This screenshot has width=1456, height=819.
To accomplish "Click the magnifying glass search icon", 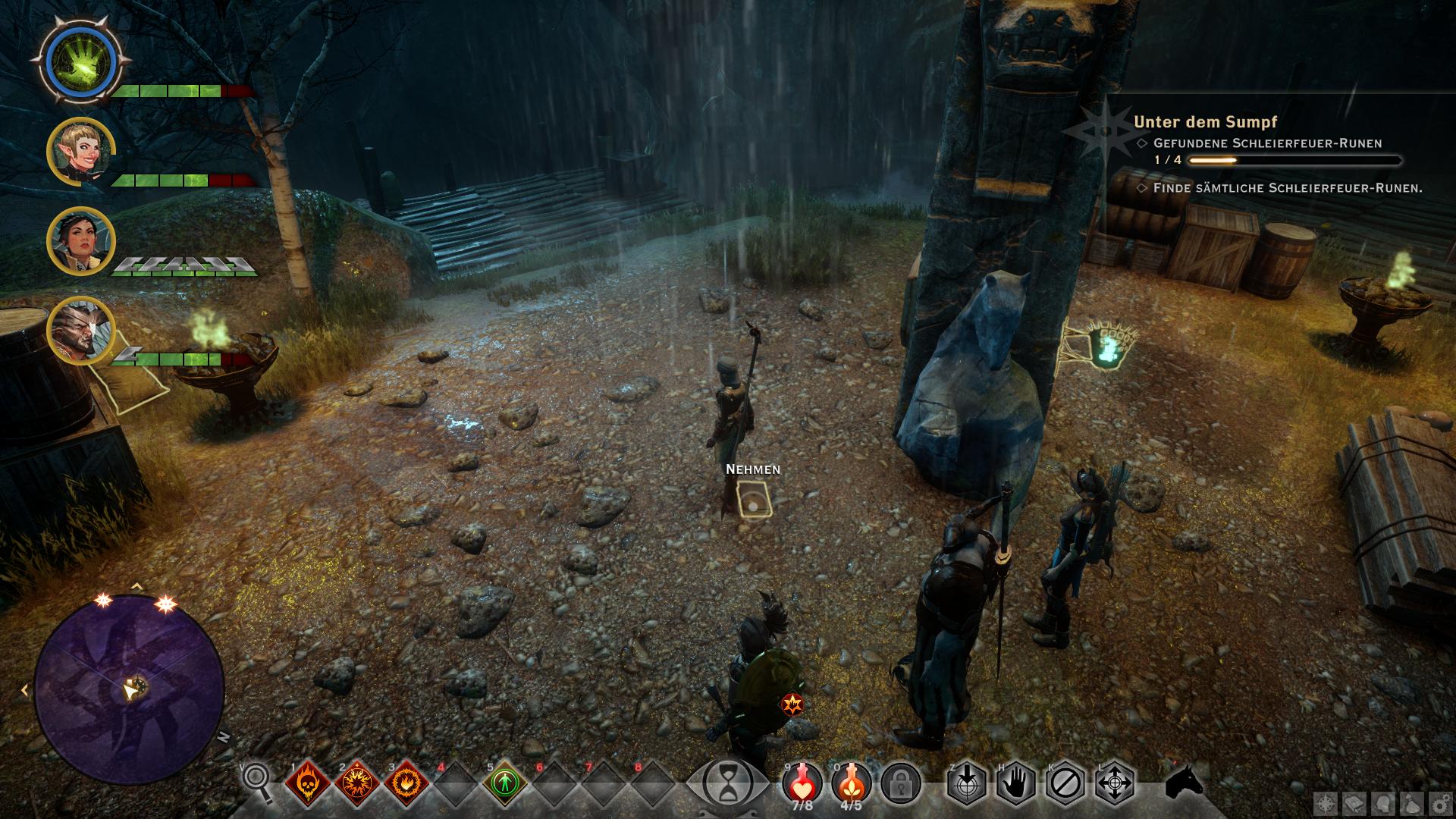I will pyautogui.click(x=256, y=781).
